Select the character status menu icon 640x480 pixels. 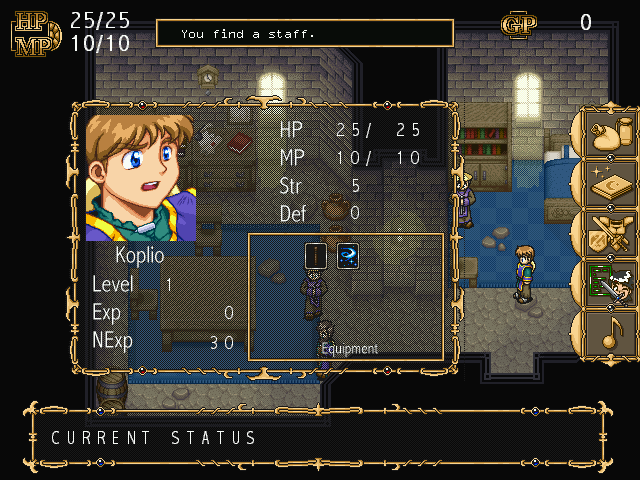610,281
